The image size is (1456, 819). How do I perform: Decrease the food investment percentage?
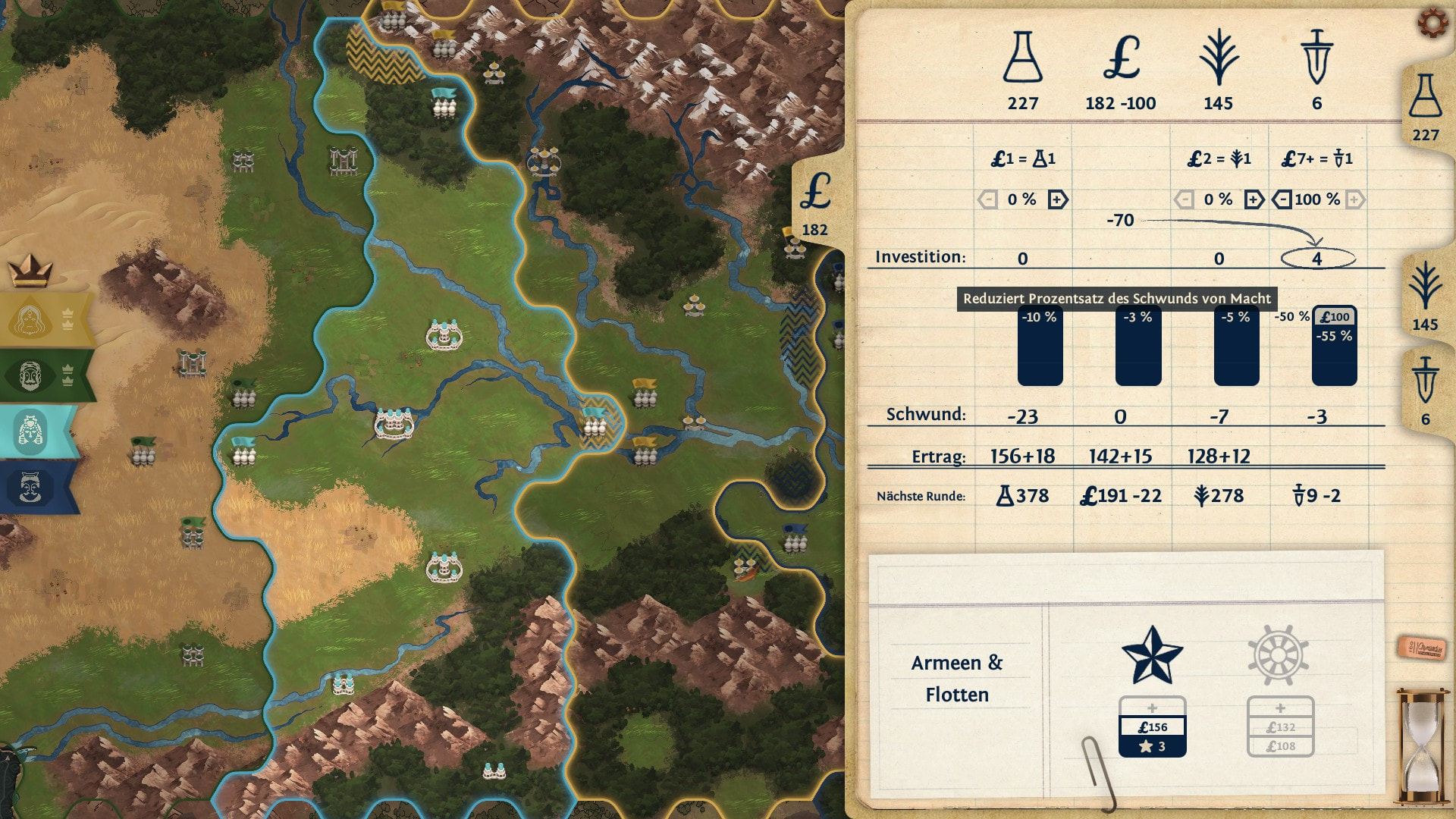tap(1184, 199)
